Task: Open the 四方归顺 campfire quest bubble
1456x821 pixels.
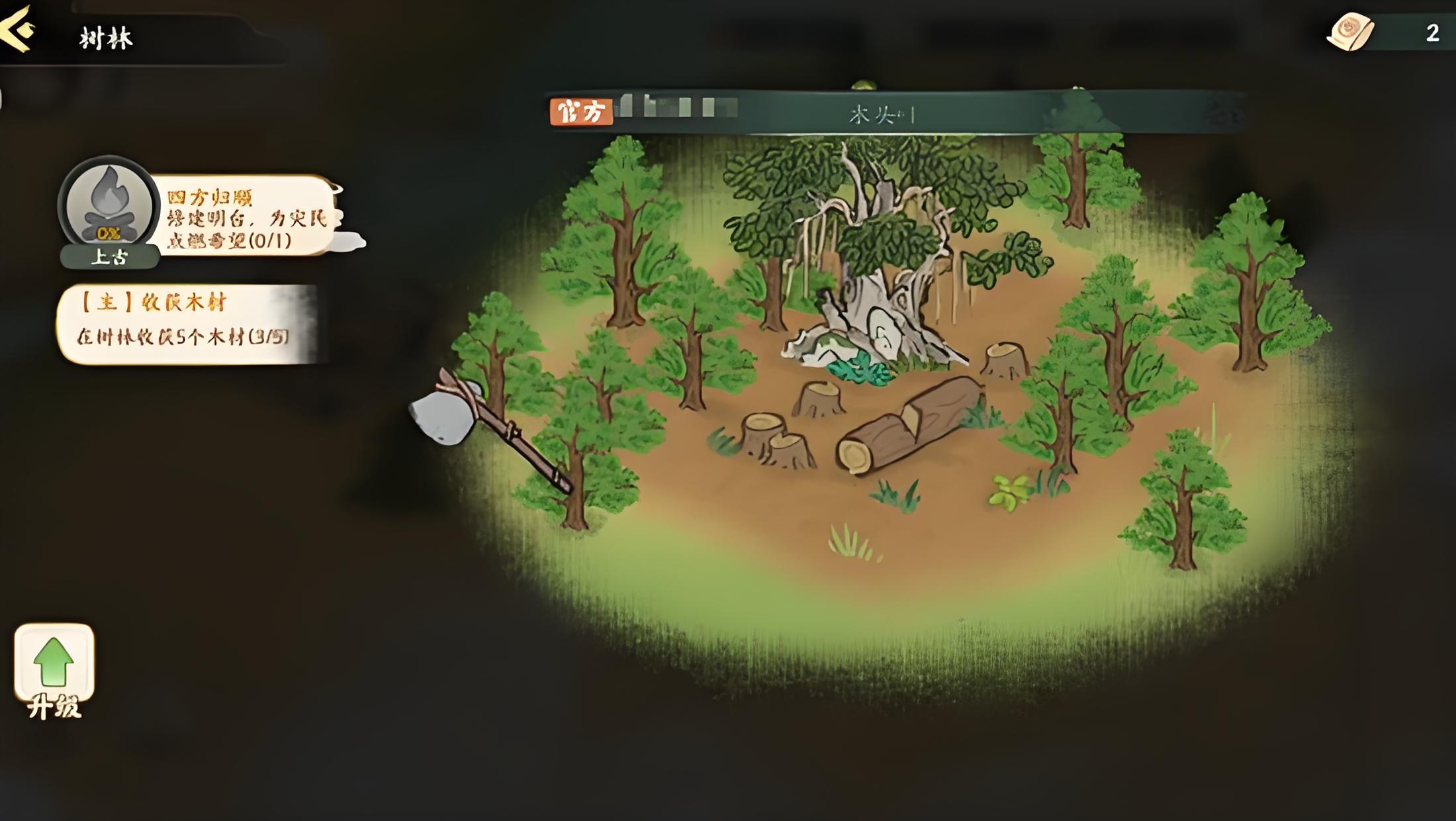Action: coord(246,216)
